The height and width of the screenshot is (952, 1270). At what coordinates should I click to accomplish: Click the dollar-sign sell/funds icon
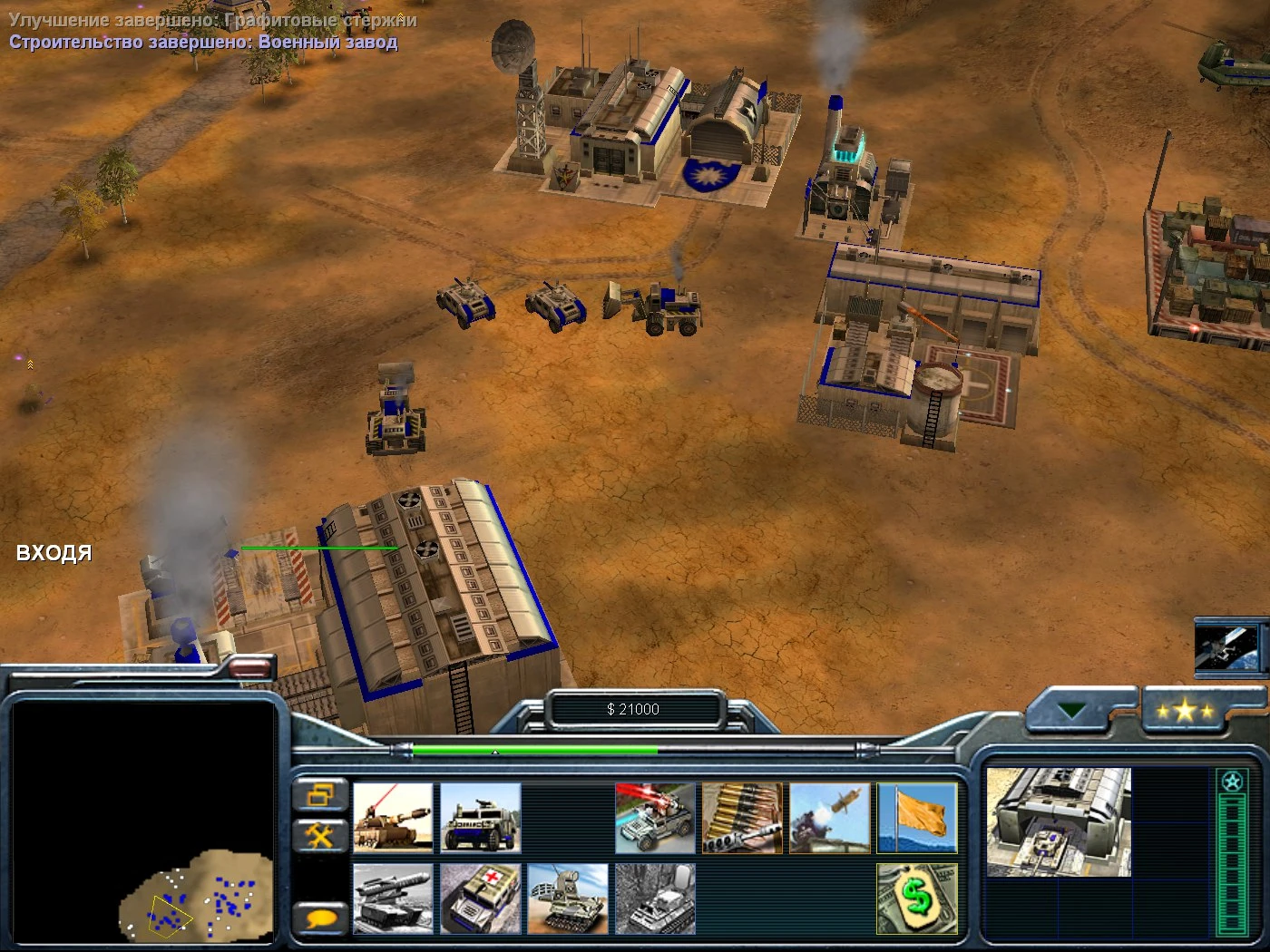tap(917, 898)
